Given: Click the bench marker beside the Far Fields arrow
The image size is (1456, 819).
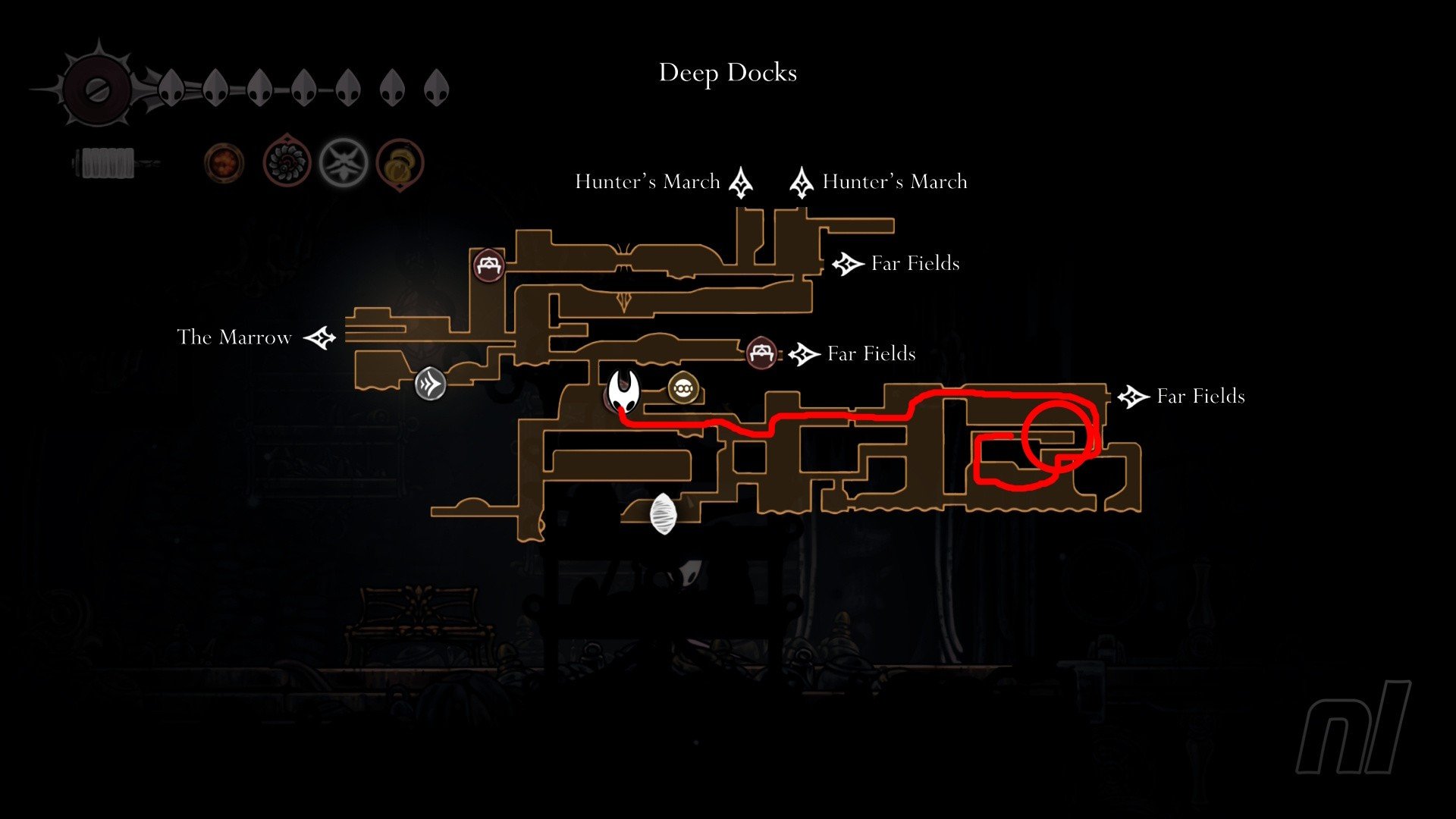Looking at the screenshot, I should click(x=761, y=353).
